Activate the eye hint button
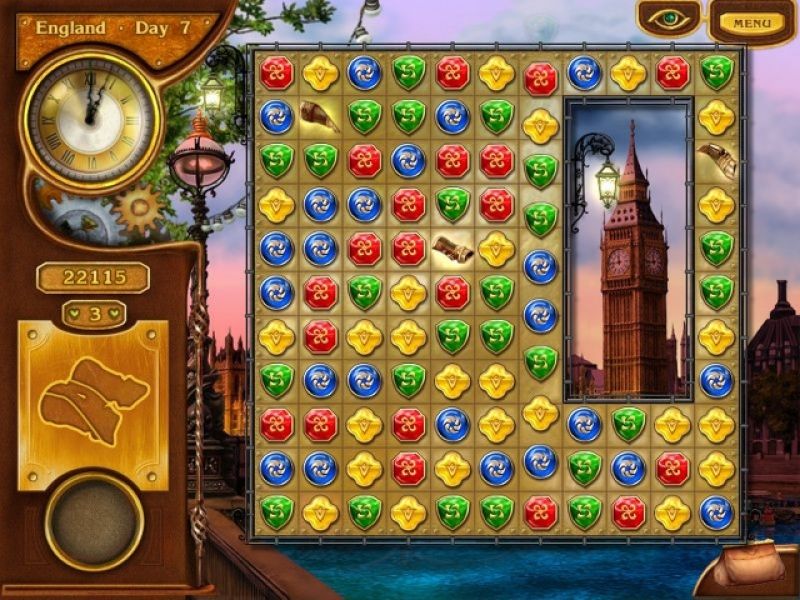Image resolution: width=800 pixels, height=600 pixels. (x=669, y=19)
